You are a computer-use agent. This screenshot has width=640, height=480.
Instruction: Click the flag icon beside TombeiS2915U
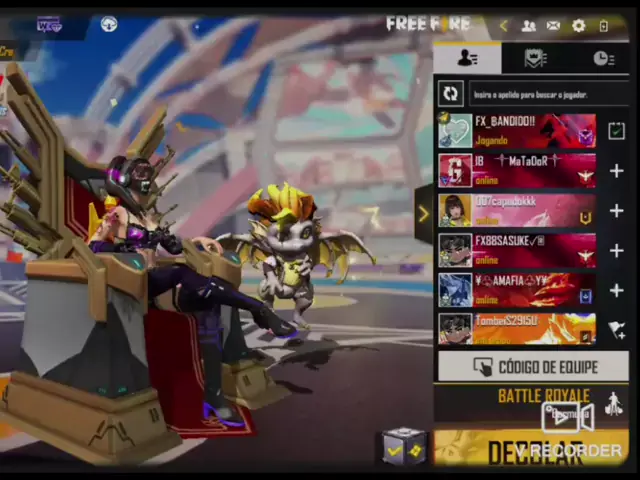pyautogui.click(x=616, y=329)
